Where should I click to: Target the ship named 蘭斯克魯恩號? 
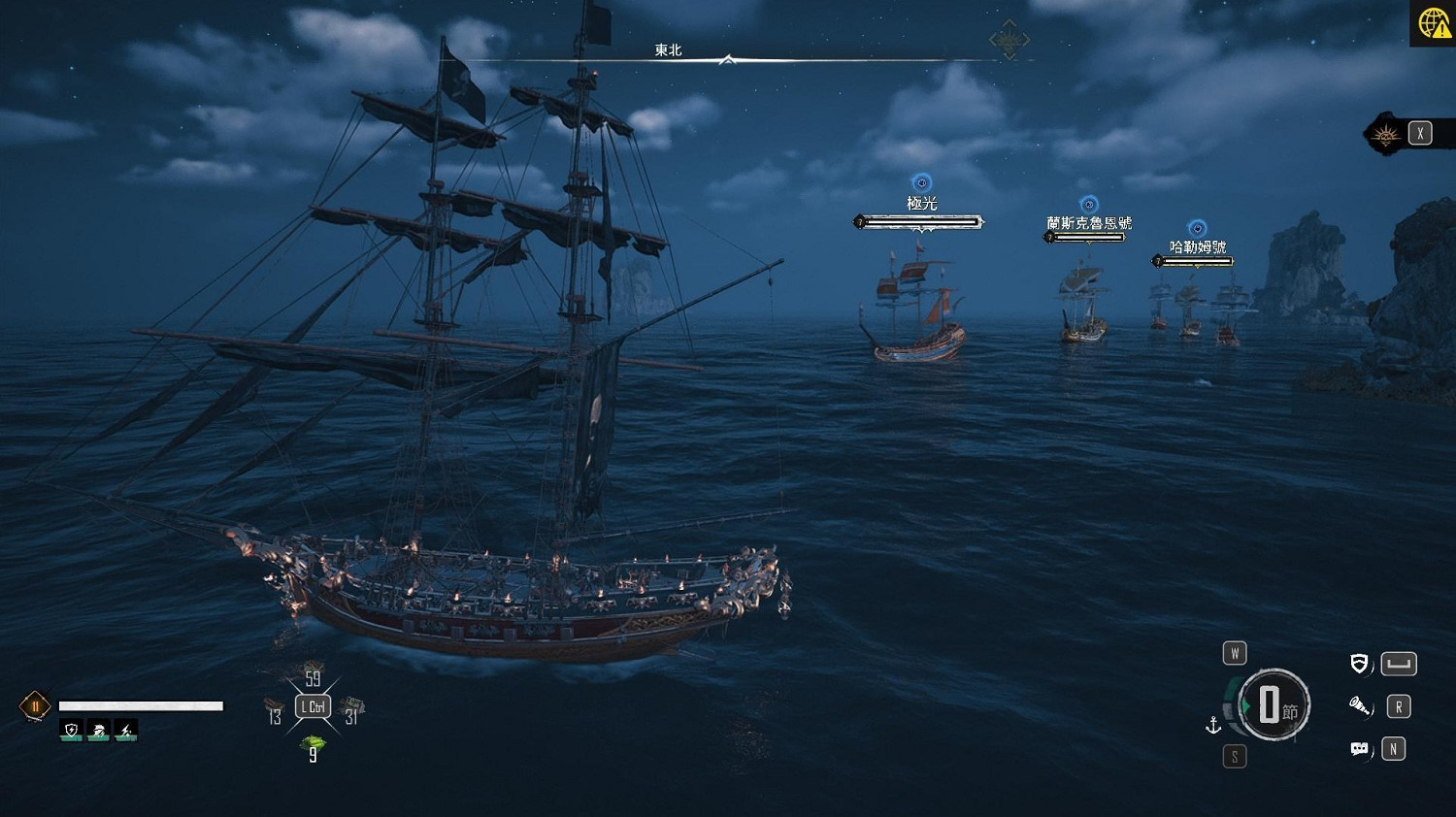(x=1084, y=306)
